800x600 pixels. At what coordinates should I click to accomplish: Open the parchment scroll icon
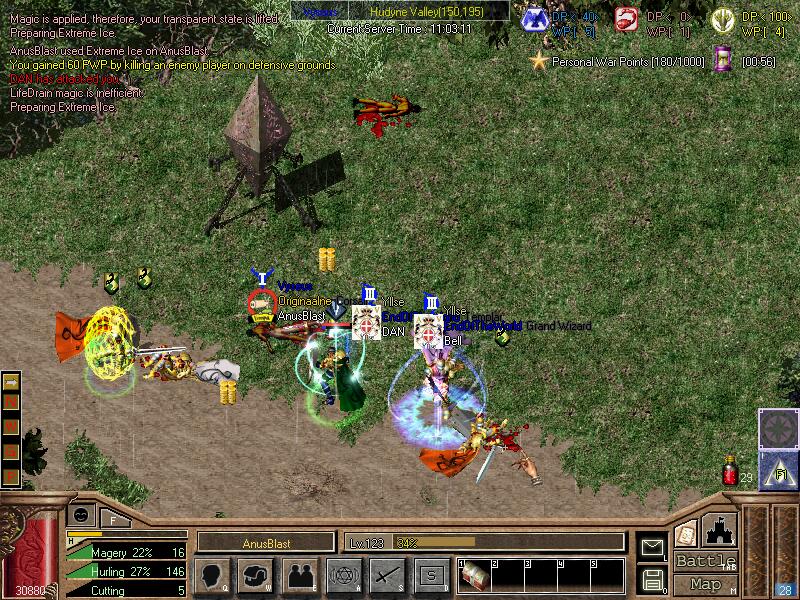coord(686,534)
